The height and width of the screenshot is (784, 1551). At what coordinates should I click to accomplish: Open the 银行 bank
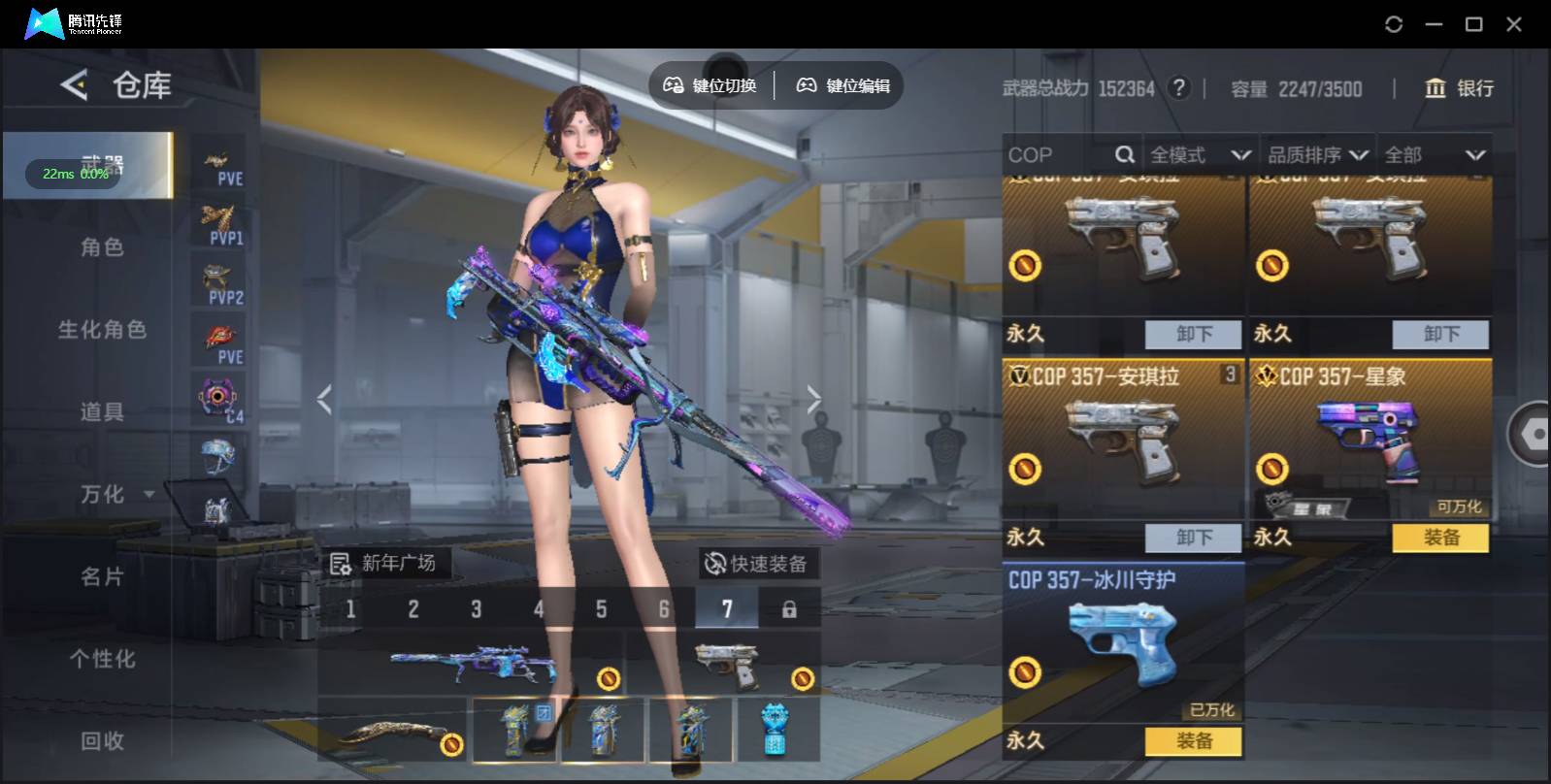[1459, 88]
